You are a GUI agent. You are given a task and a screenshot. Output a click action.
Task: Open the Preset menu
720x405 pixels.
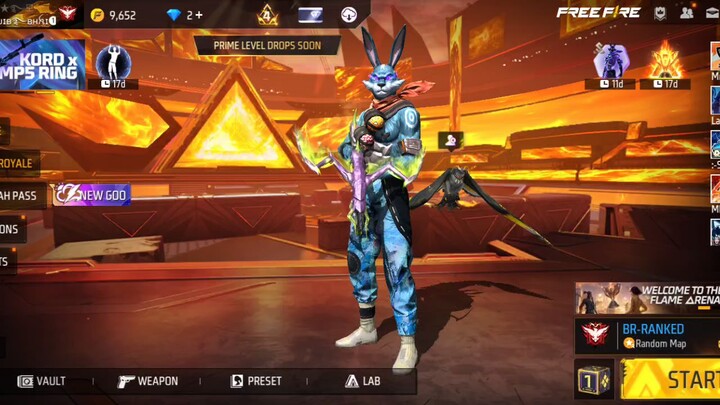257,381
